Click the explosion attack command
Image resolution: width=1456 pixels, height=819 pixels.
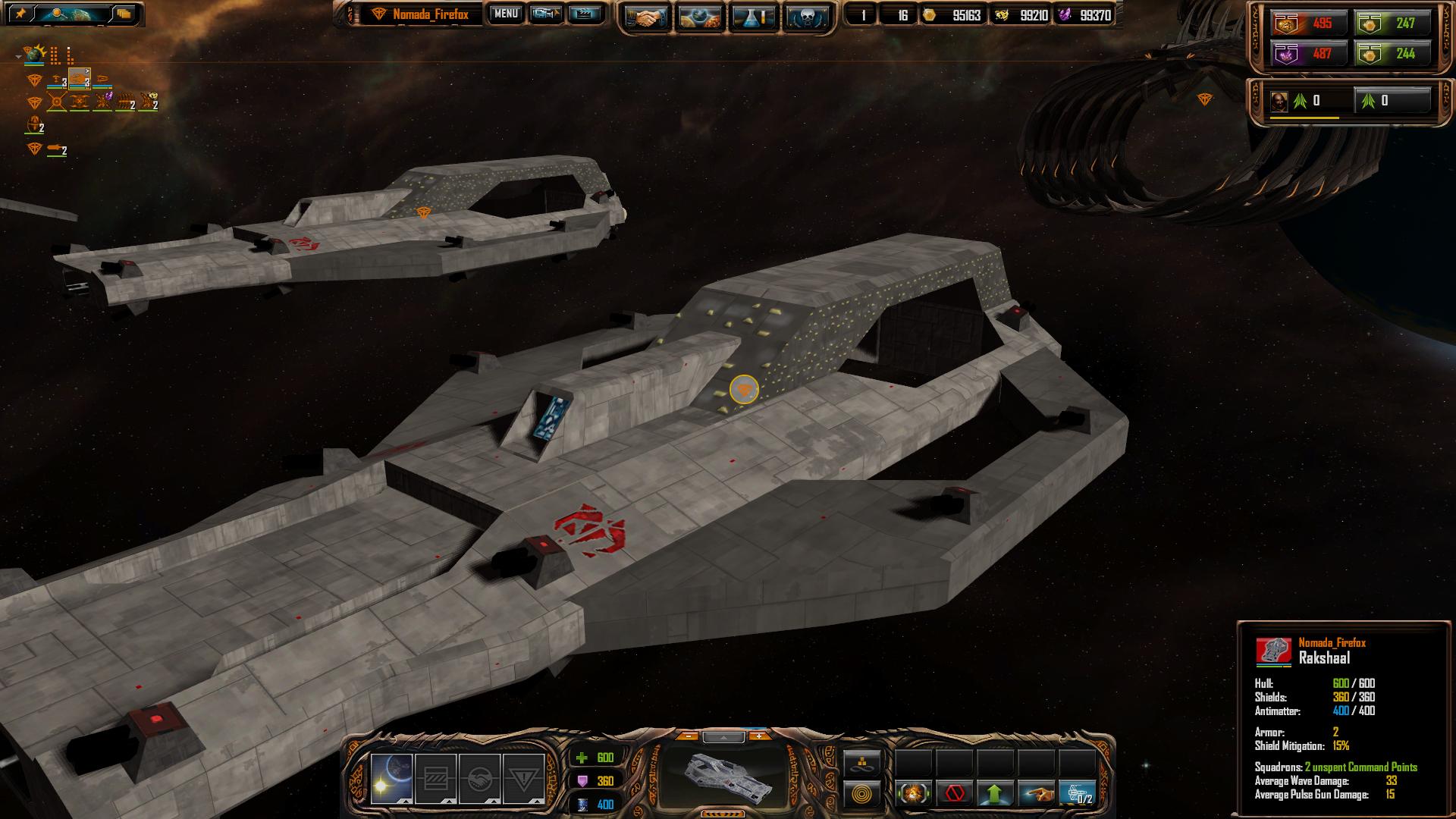[914, 793]
